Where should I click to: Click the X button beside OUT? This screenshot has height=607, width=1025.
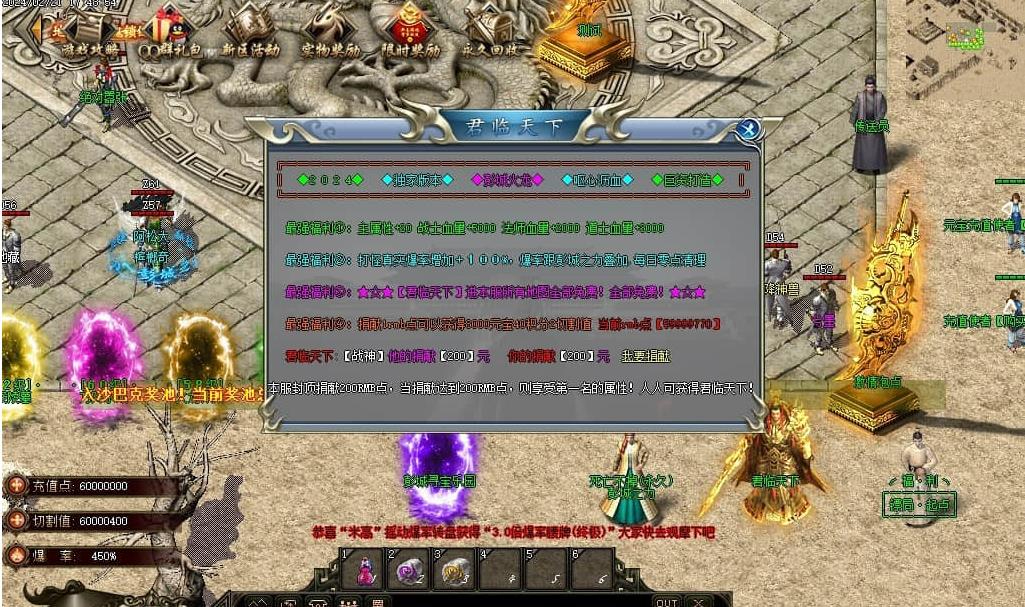(698, 602)
